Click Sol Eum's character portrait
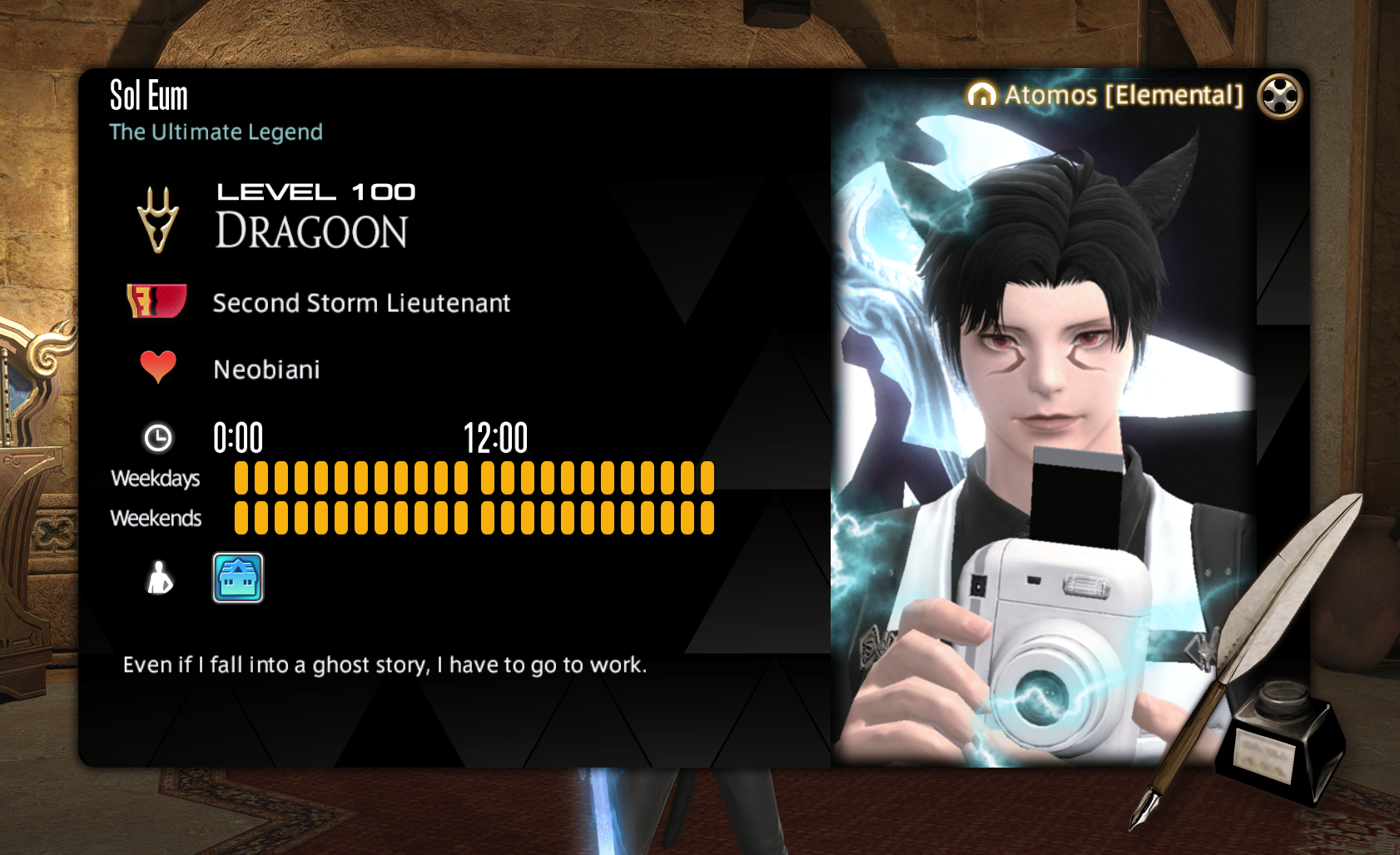Viewport: 1400px width, 855px height. pyautogui.click(x=1044, y=433)
